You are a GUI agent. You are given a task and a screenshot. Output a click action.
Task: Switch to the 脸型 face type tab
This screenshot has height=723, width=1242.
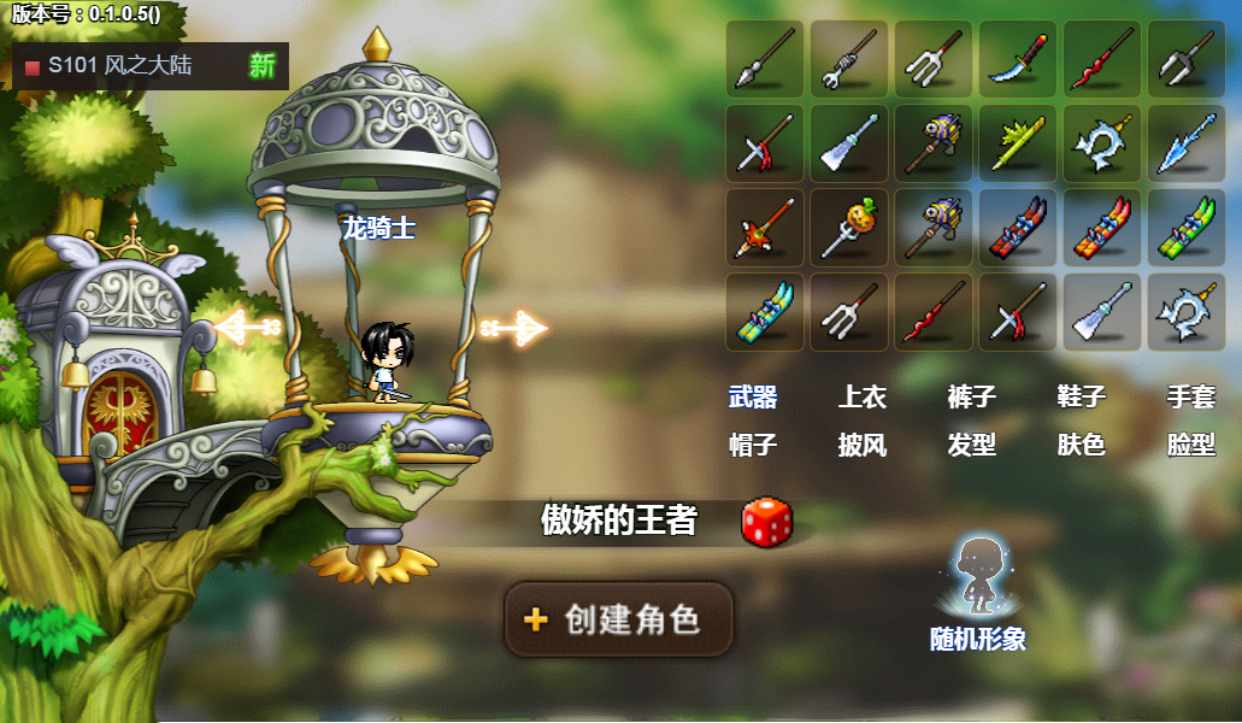pos(1190,444)
